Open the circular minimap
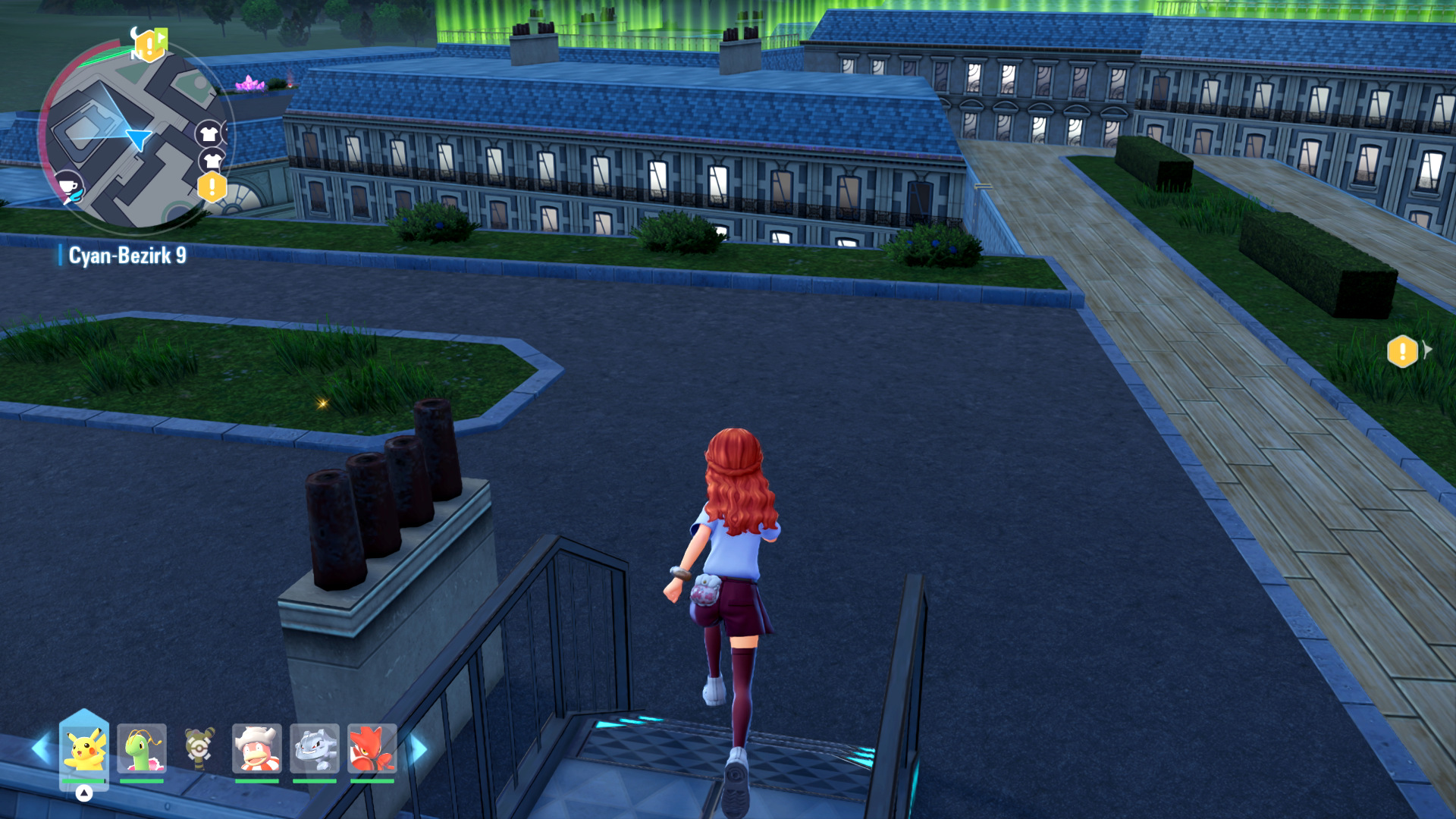 click(135, 136)
